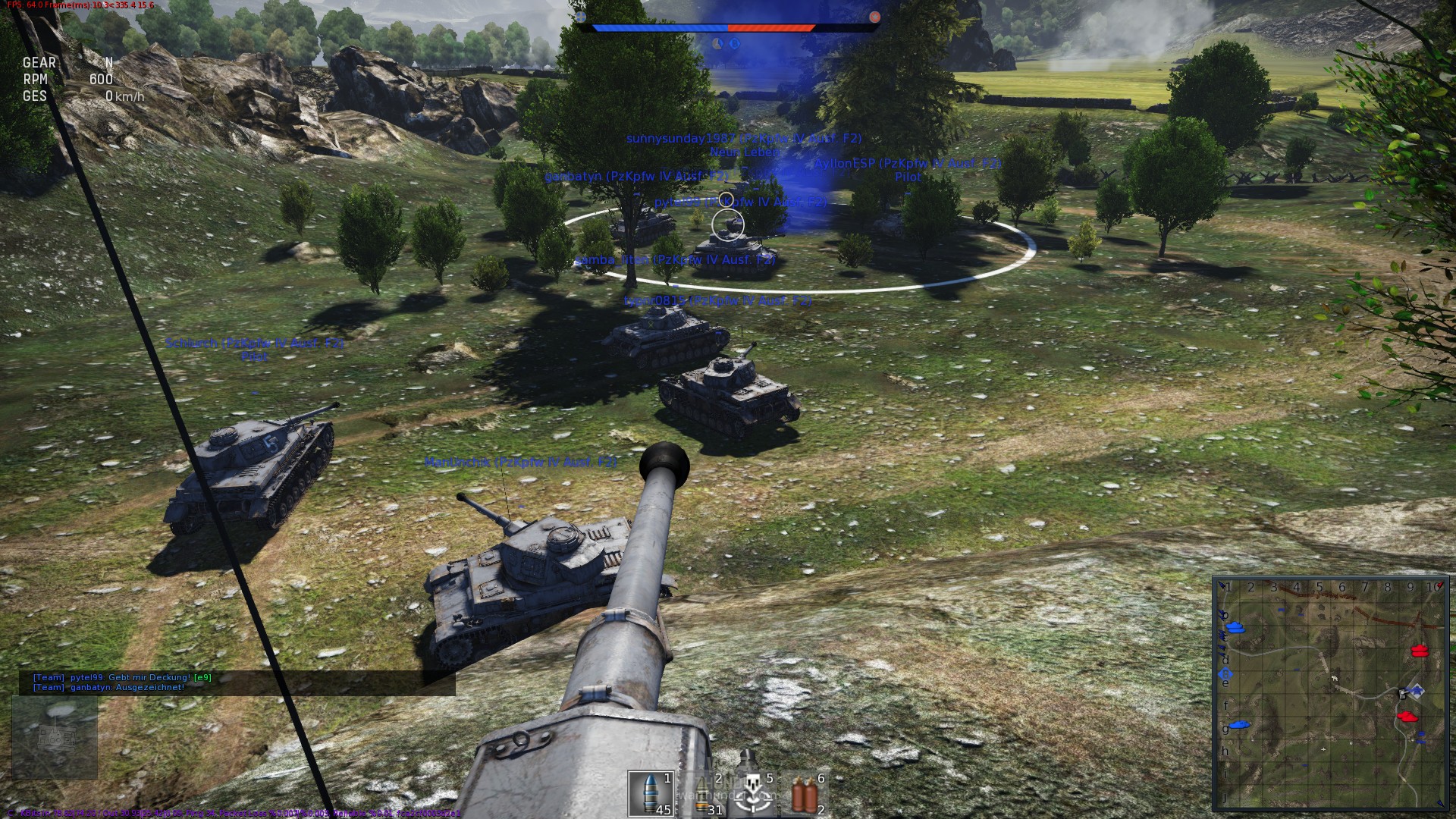Screen dimensions: 1456x819
Task: Click the tactical minimap
Action: tap(1330, 693)
